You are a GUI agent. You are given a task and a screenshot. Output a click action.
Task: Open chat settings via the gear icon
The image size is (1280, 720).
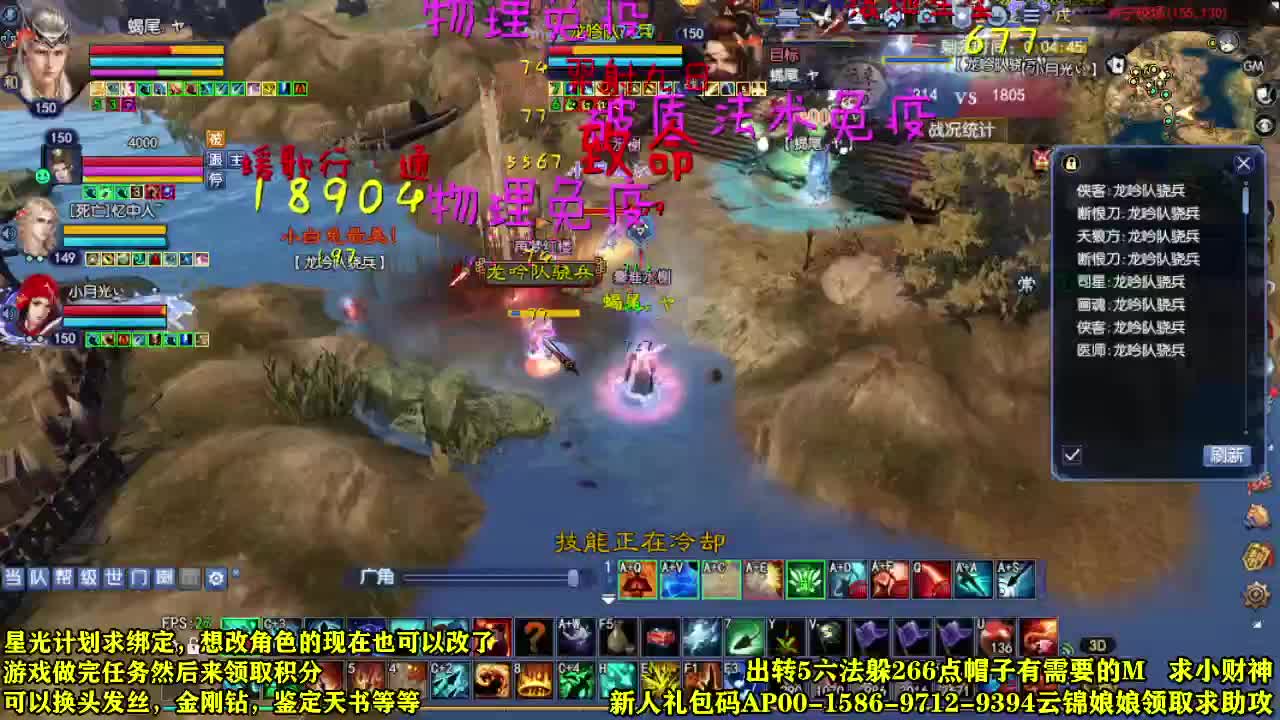(216, 578)
